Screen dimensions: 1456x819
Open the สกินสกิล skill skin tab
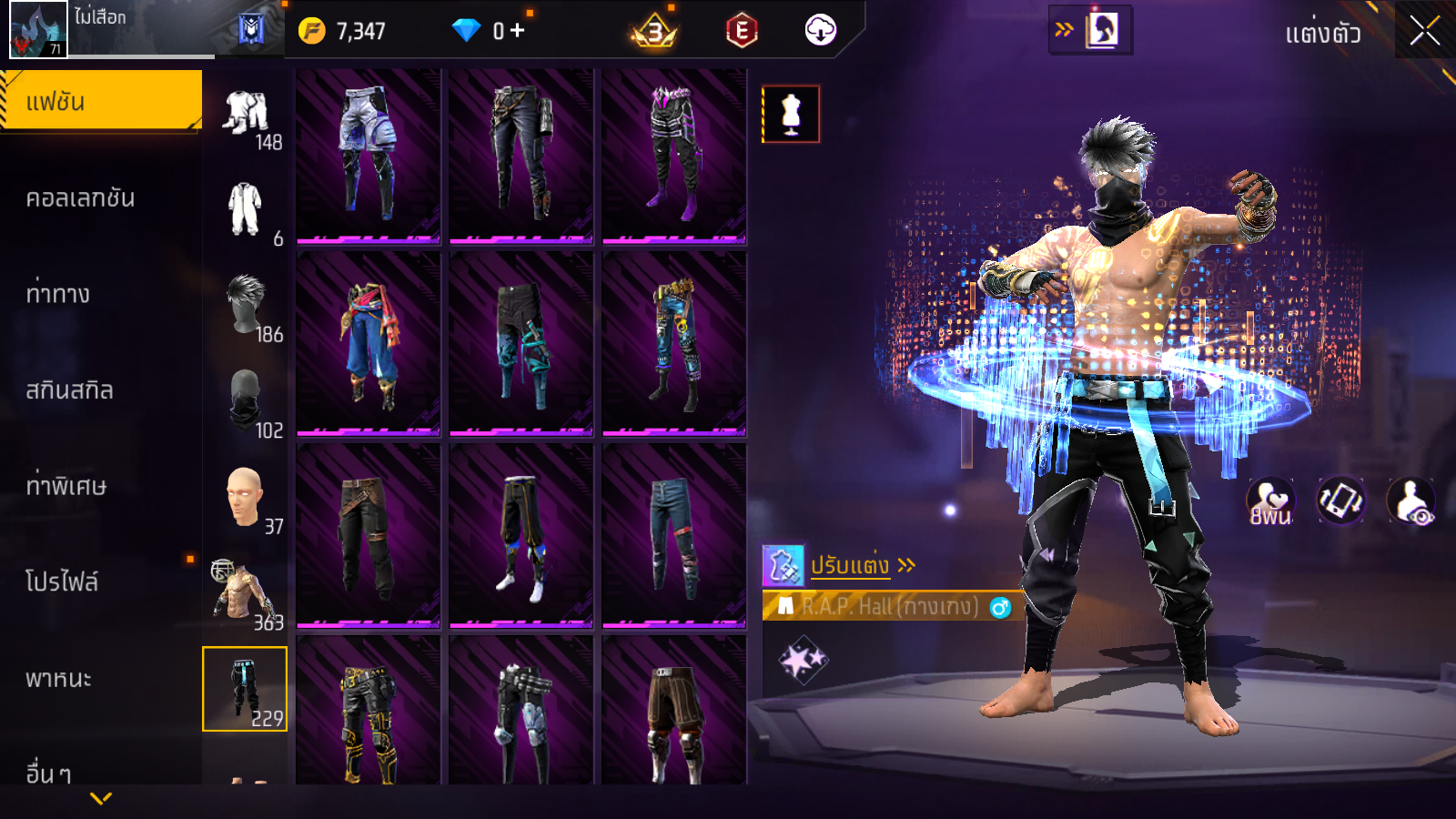[69, 390]
